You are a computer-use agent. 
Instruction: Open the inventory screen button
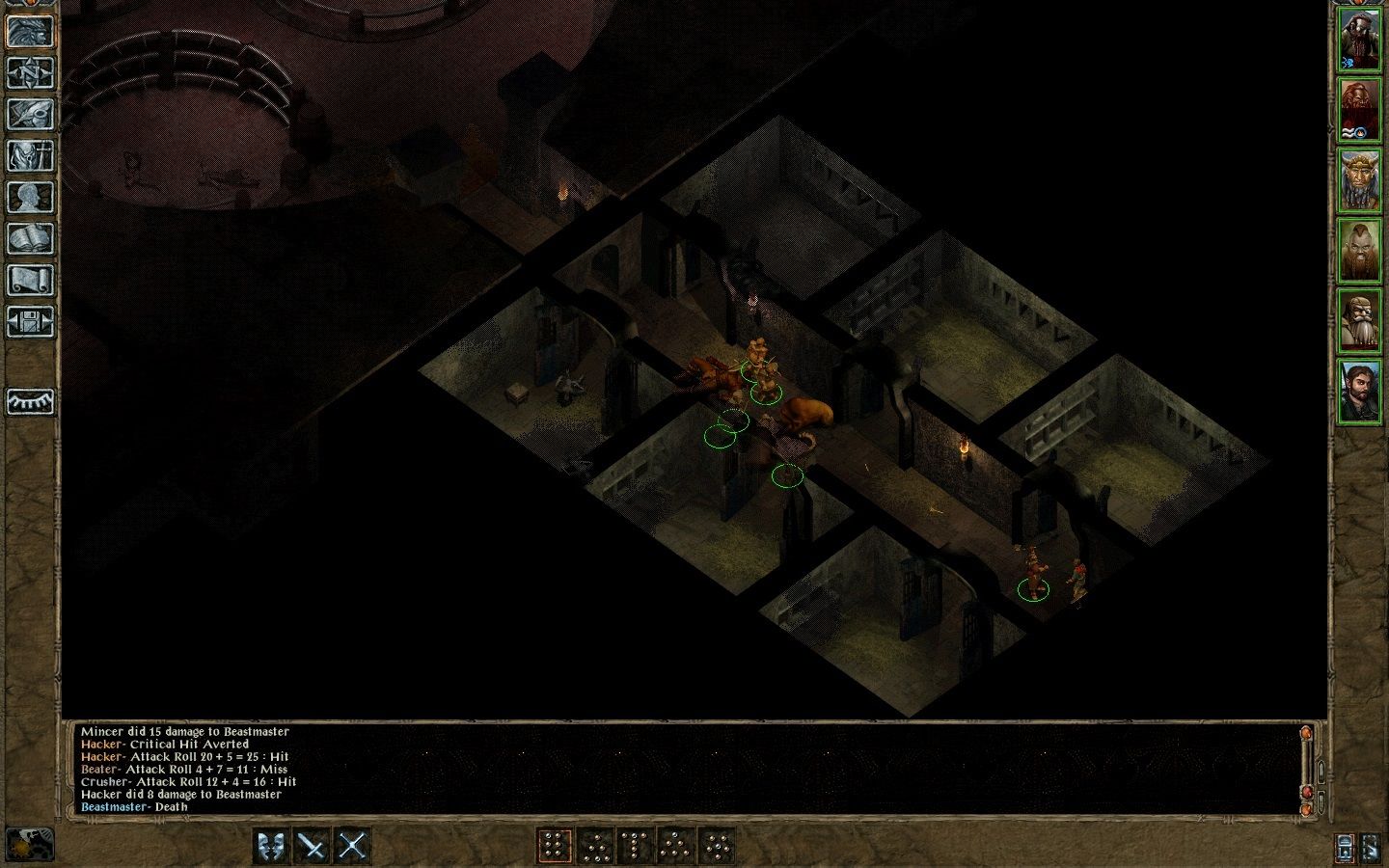(30, 155)
